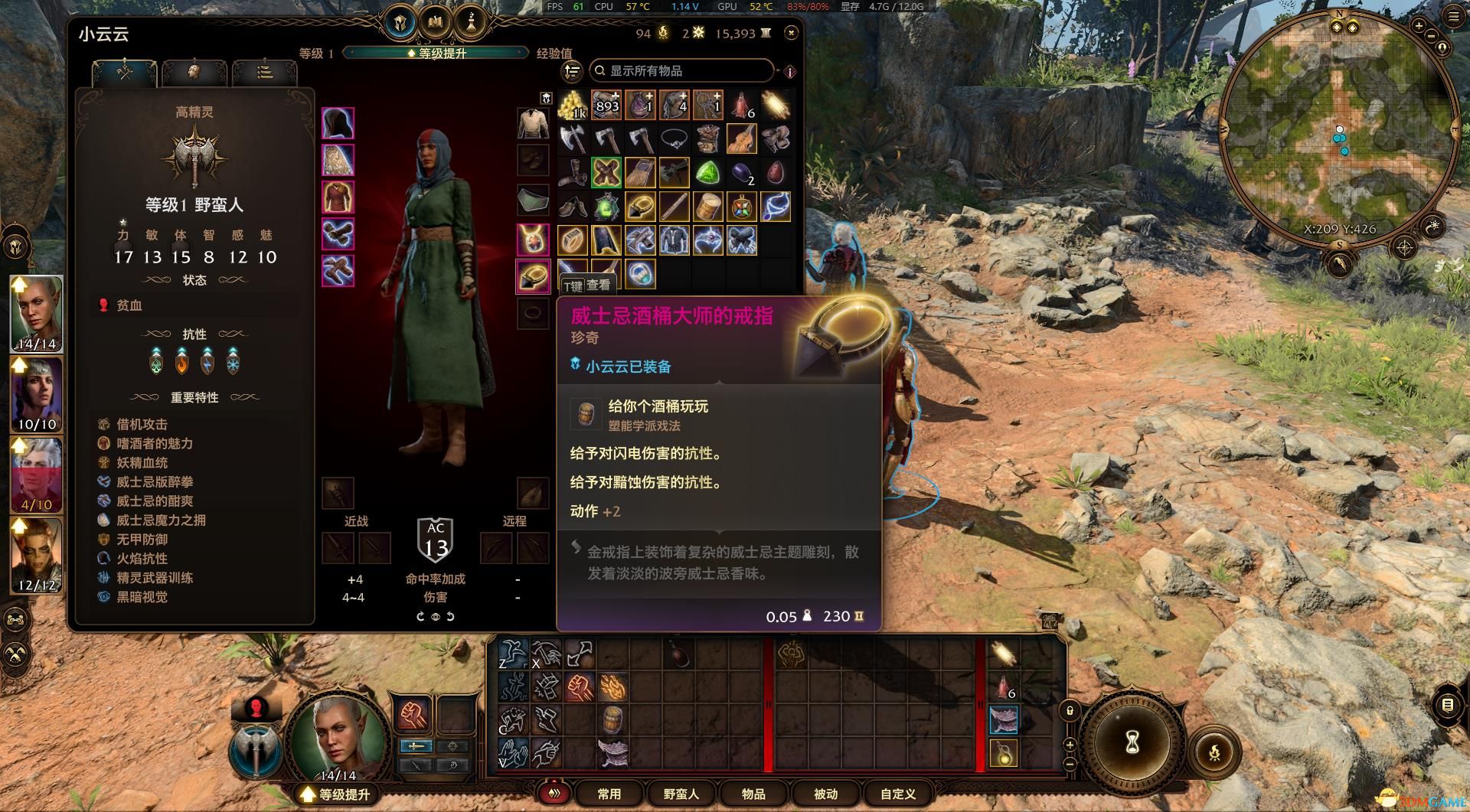
Task: Use the barrel ability on hotbar
Action: 612,719
